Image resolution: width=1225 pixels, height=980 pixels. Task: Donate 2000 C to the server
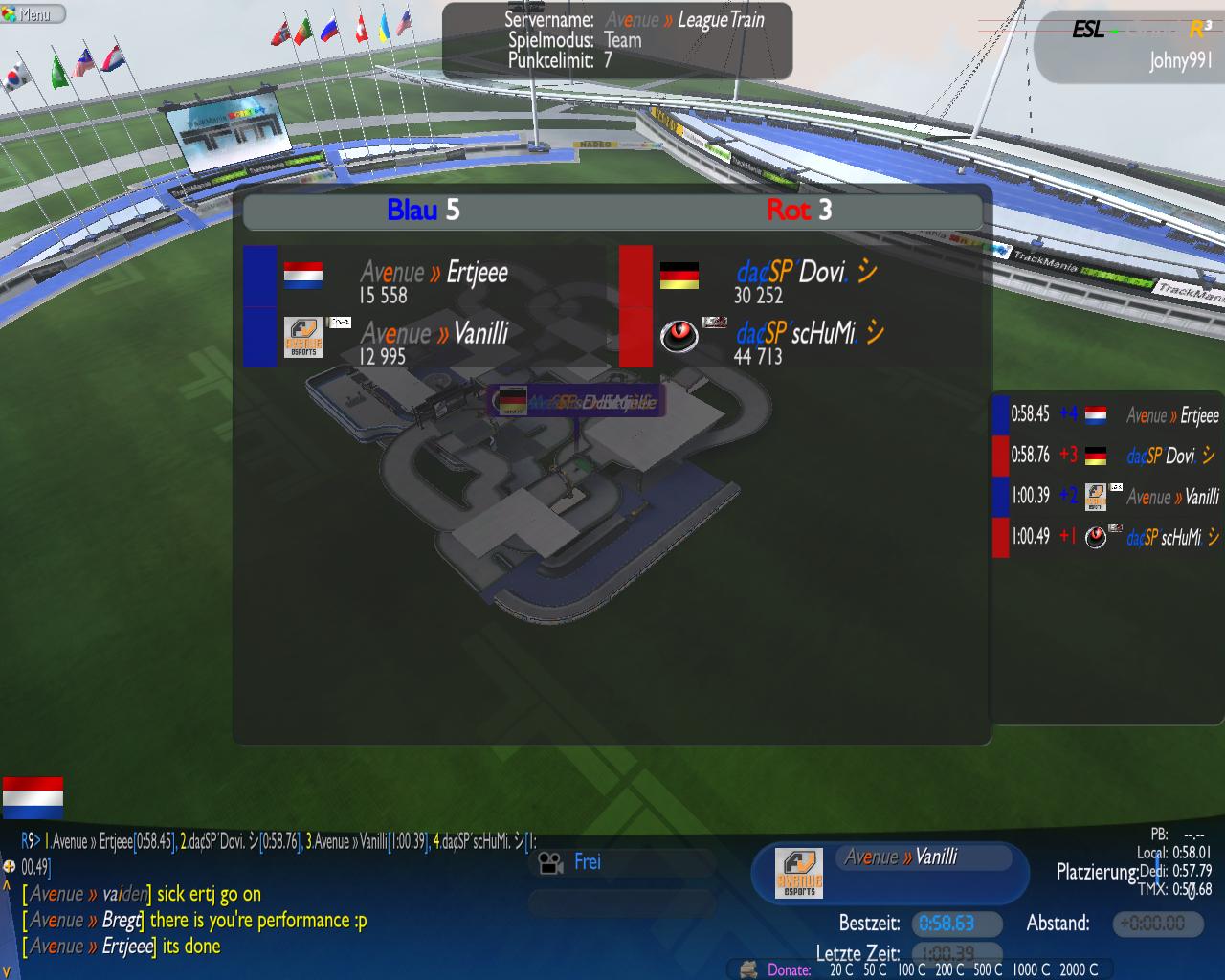pos(1079,969)
